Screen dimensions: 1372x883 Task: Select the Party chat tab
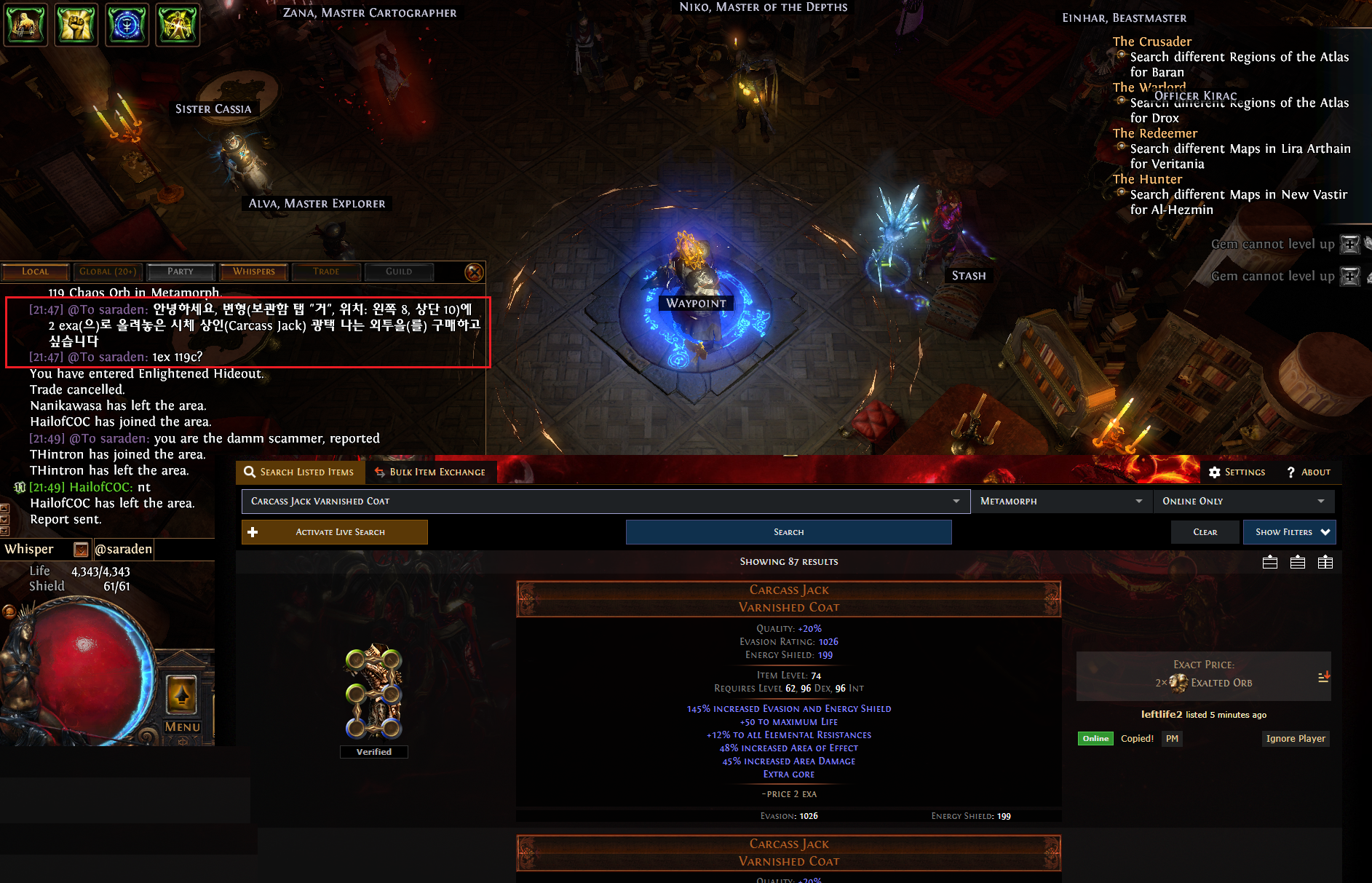181,272
